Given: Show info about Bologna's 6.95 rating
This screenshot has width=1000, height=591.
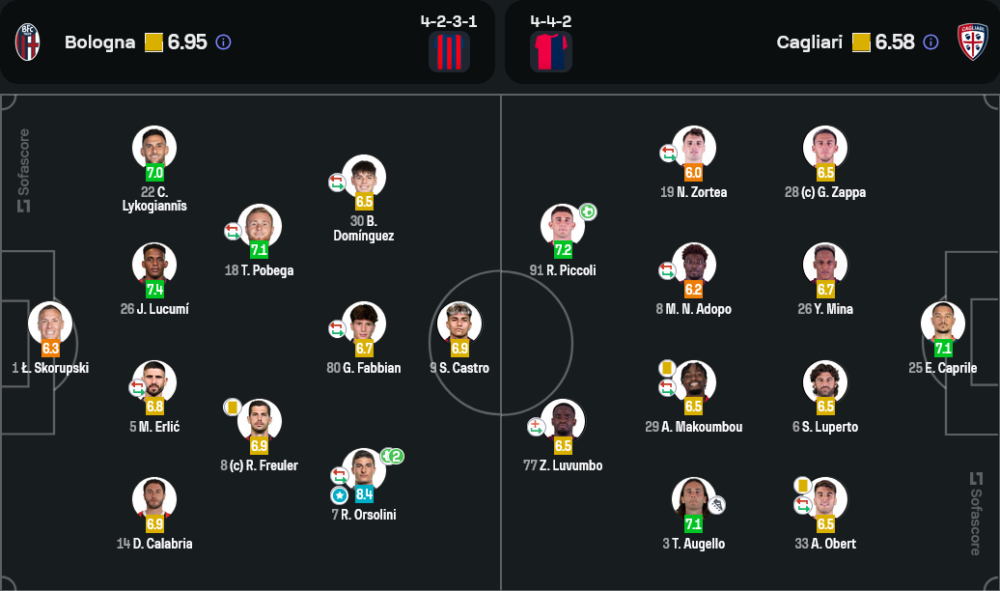Looking at the screenshot, I should (x=223, y=42).
